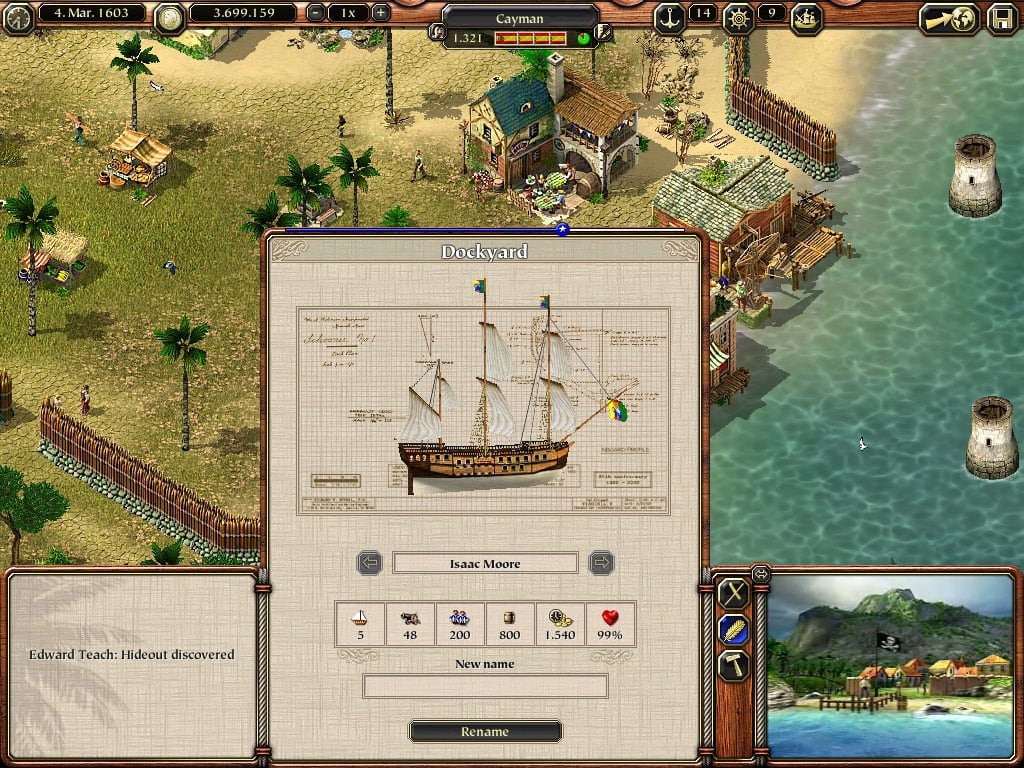Screen dimensions: 1024x768
Task: Click the pirate hideout town preview picture
Action: (x=891, y=664)
